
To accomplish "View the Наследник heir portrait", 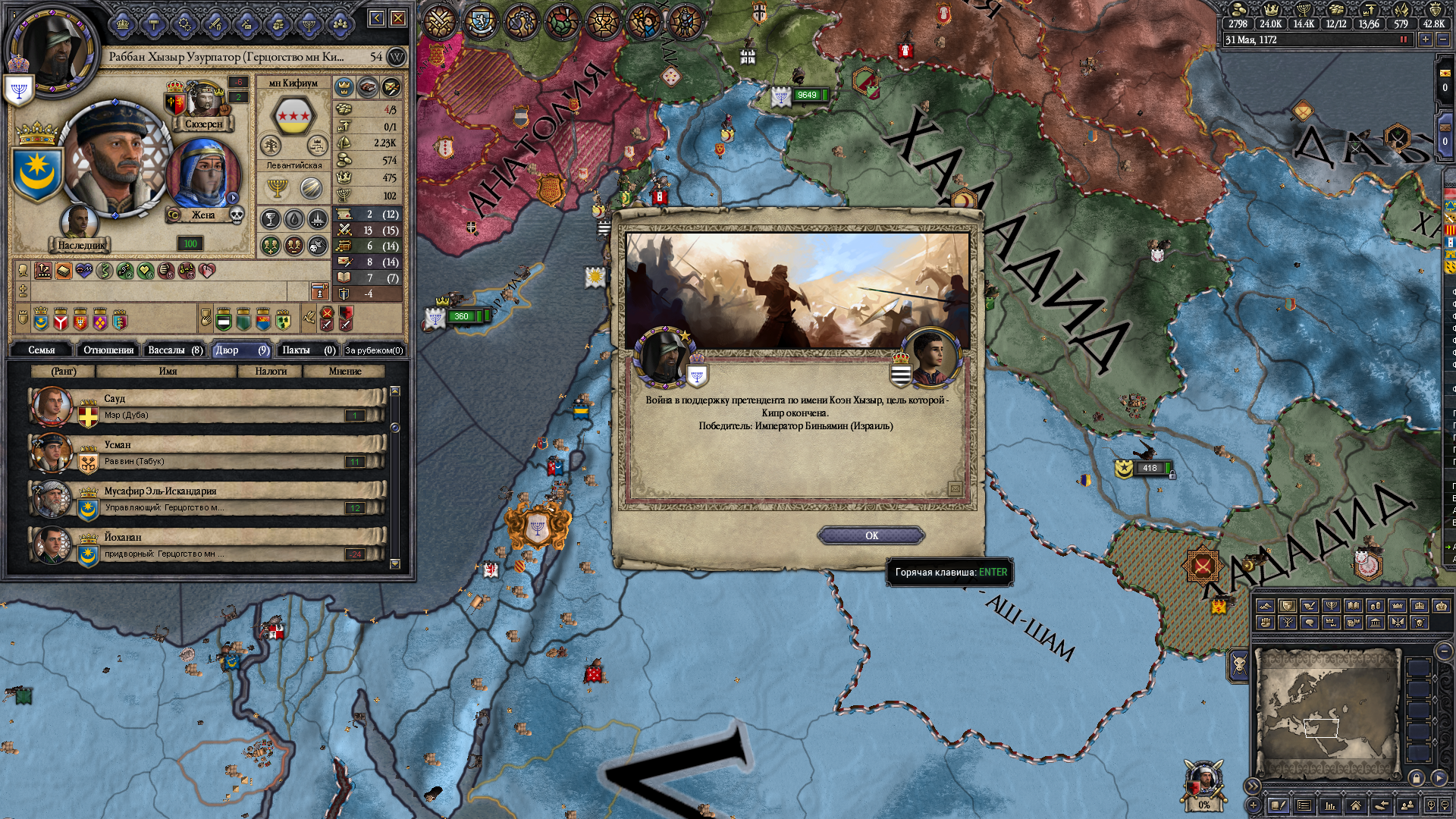I will pyautogui.click(x=79, y=224).
